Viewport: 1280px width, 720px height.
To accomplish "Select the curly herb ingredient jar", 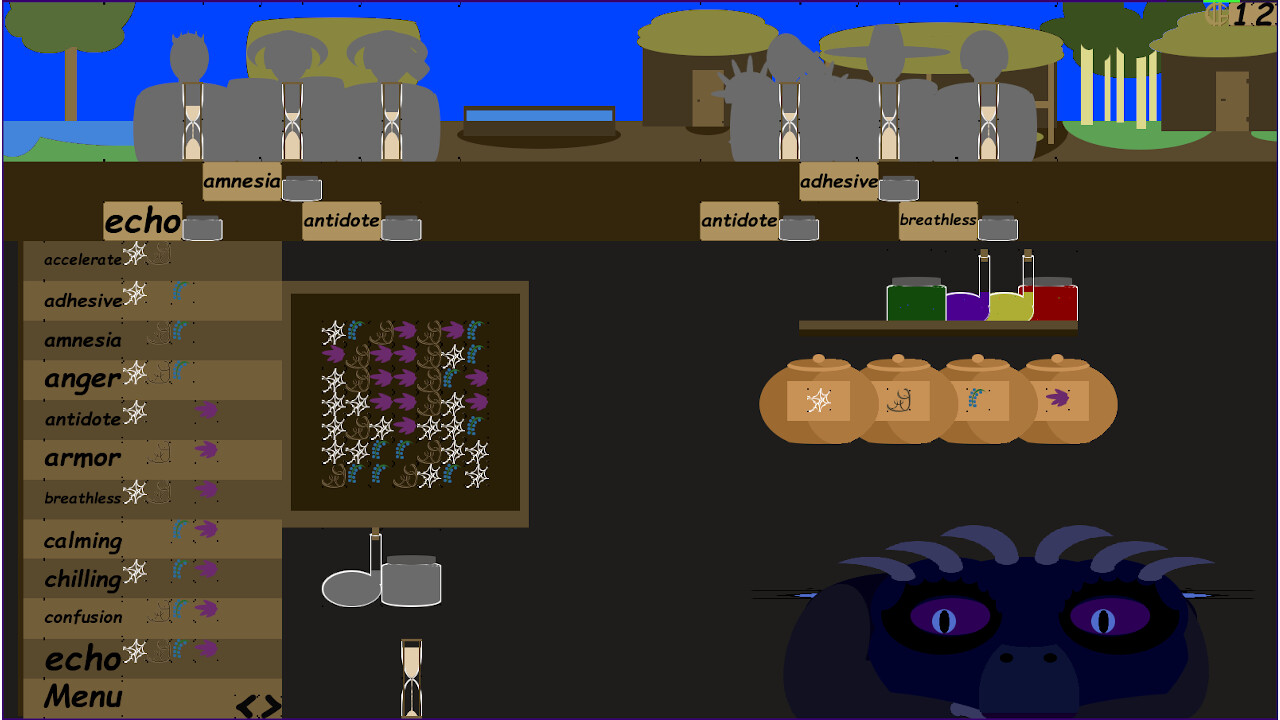I will [900, 400].
